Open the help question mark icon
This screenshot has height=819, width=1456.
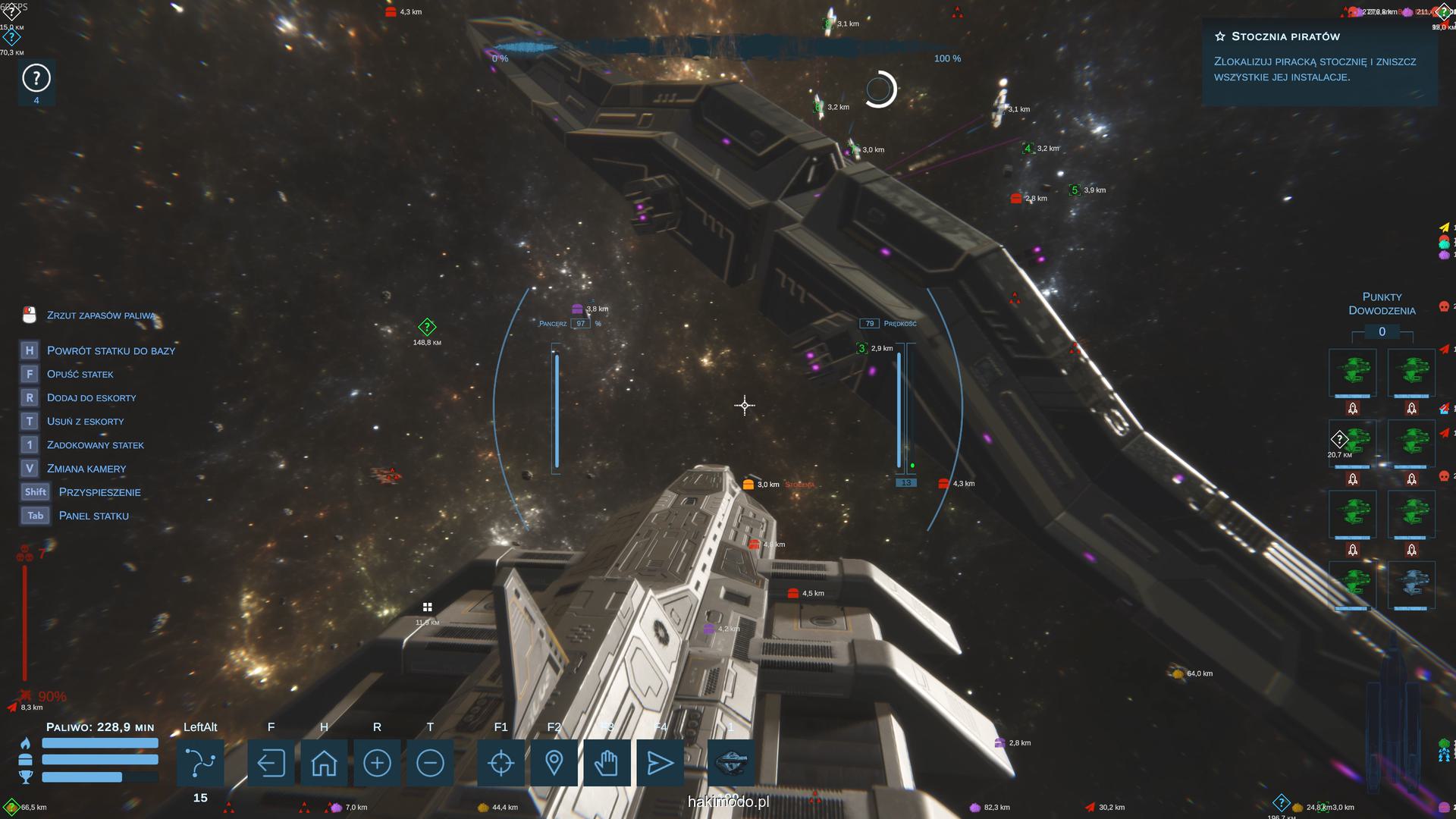36,78
